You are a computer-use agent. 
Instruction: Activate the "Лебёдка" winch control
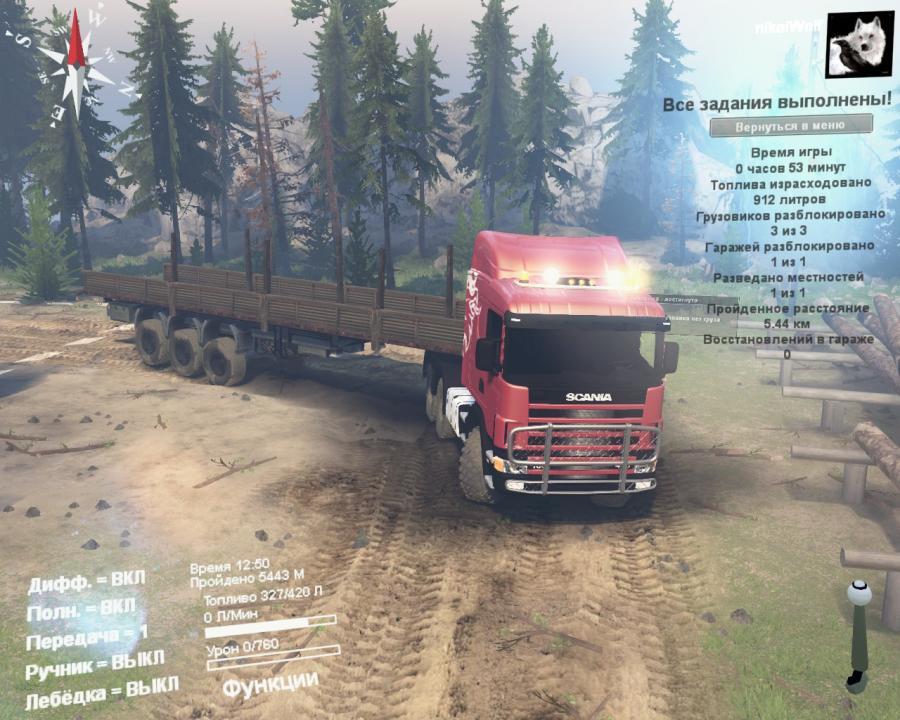click(102, 692)
